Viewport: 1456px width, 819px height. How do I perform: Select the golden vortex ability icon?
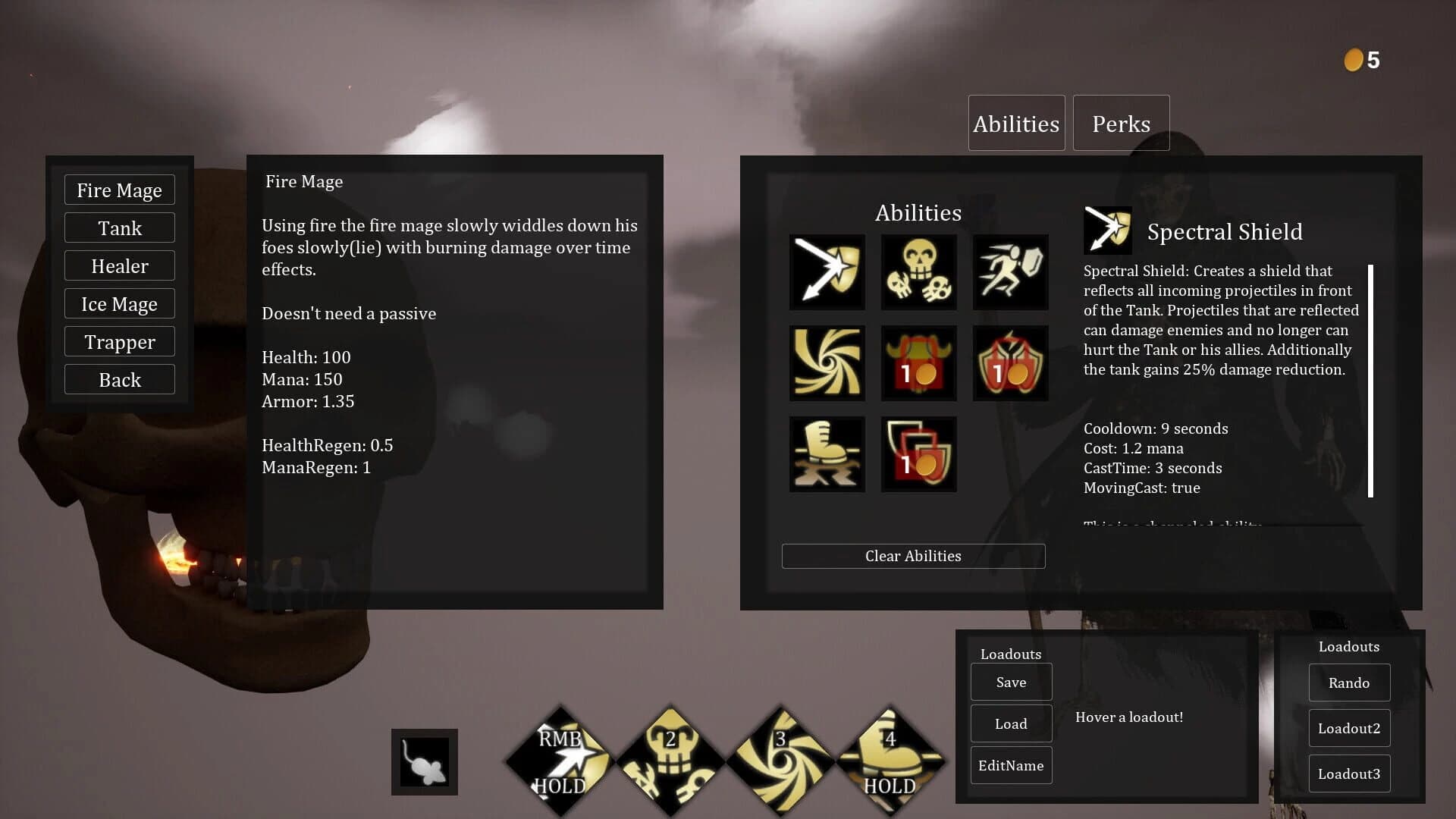[827, 362]
